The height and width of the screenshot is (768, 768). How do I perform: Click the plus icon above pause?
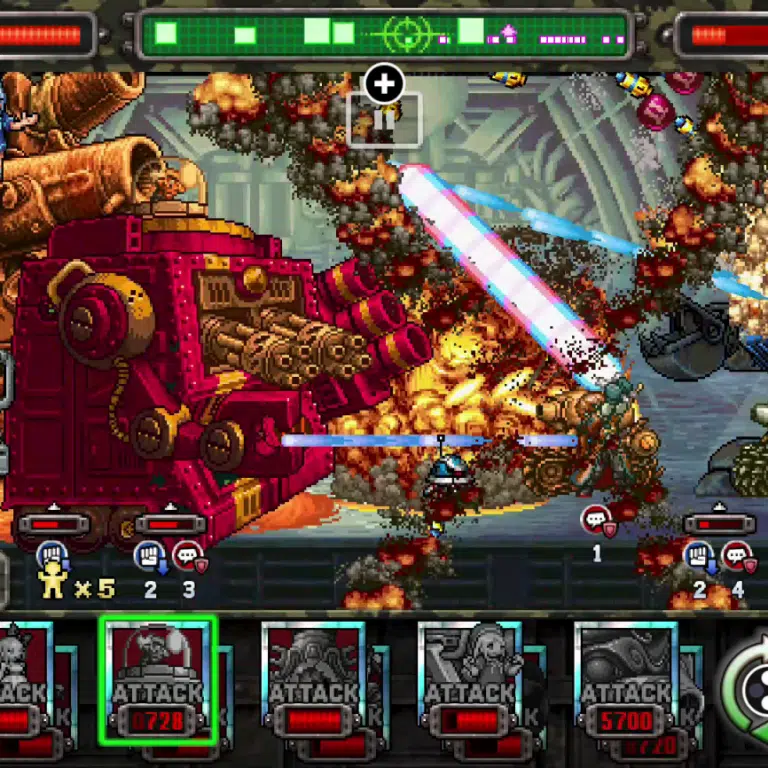coord(384,85)
